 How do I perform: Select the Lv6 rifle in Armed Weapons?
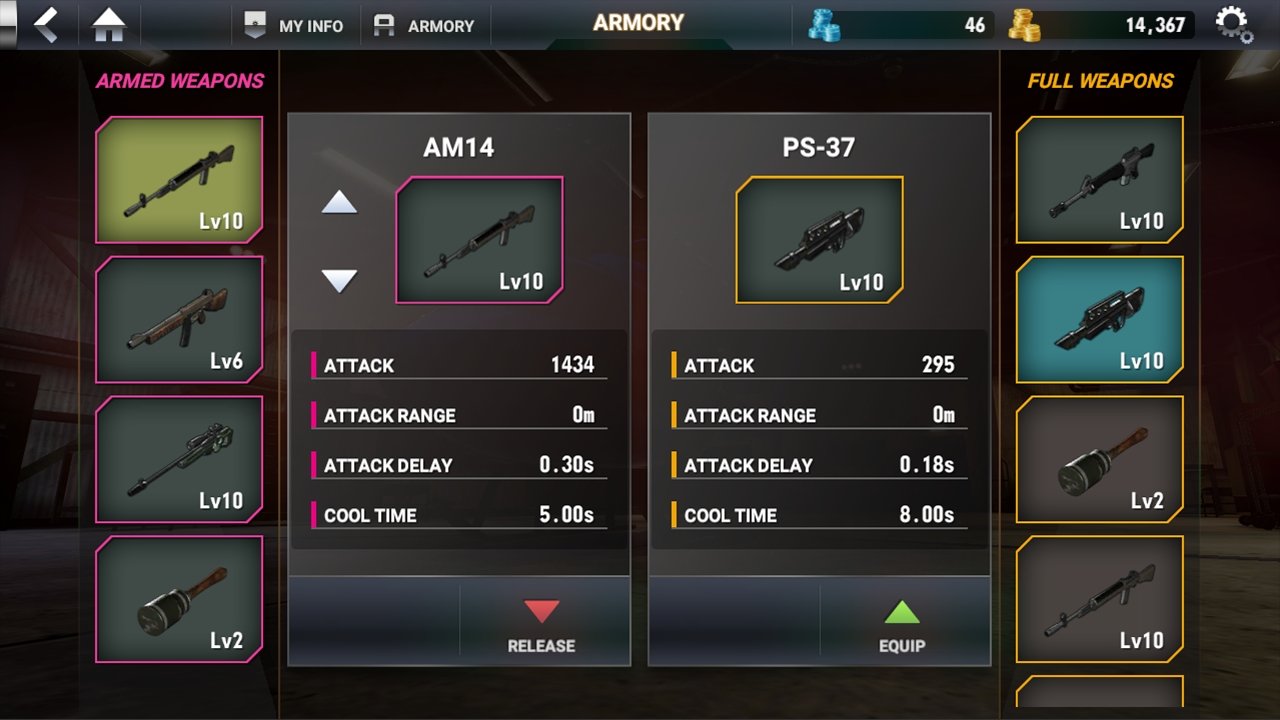[x=178, y=319]
